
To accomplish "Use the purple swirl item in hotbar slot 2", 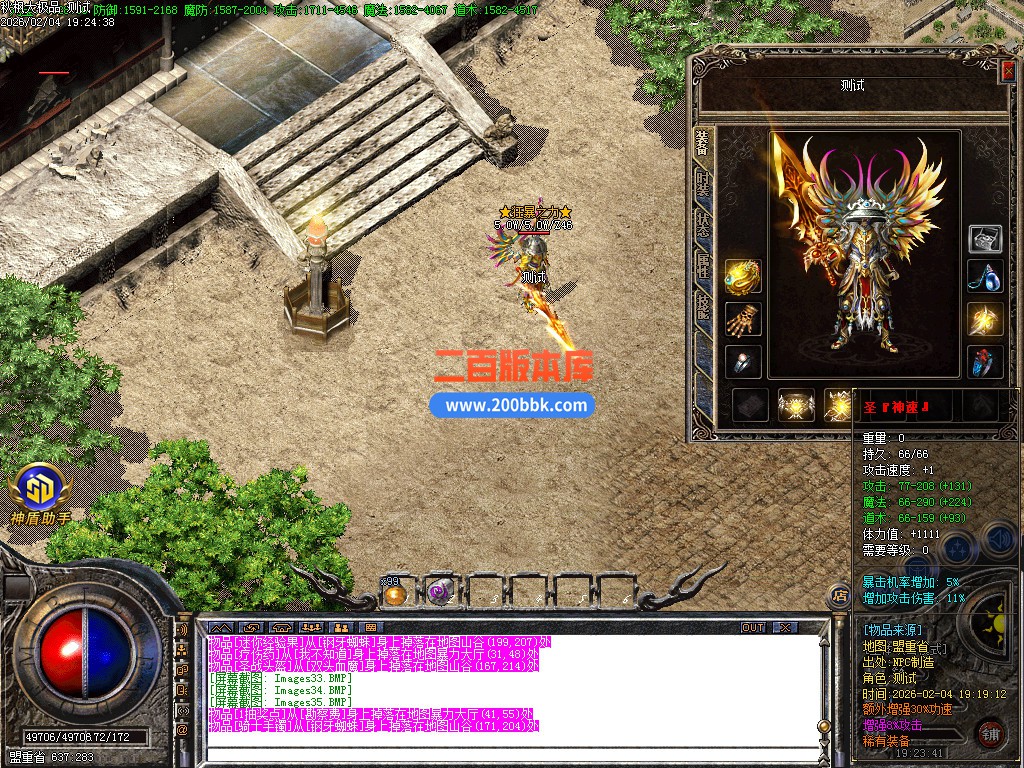I will 439,593.
